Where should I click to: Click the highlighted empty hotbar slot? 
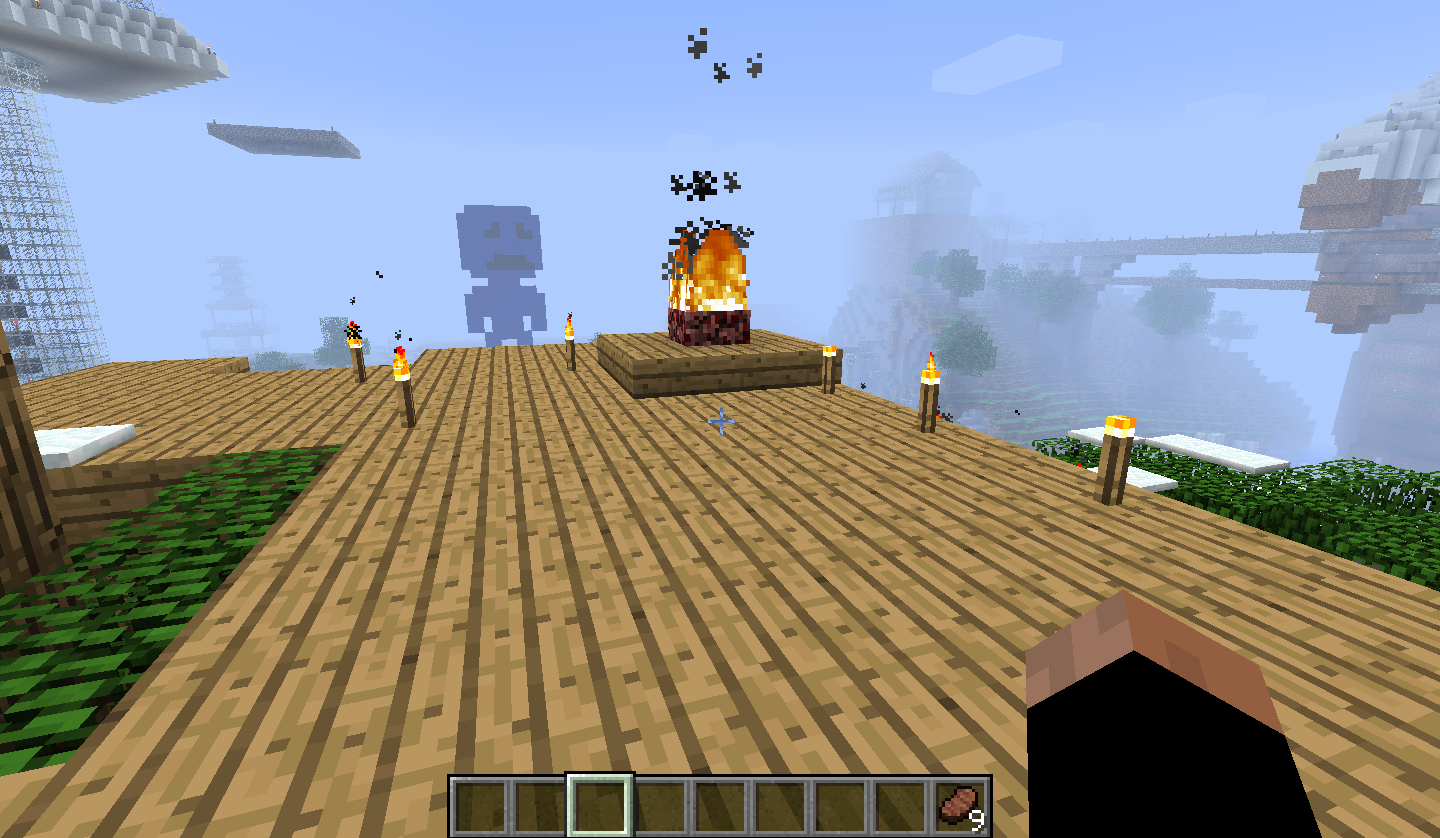pos(600,806)
